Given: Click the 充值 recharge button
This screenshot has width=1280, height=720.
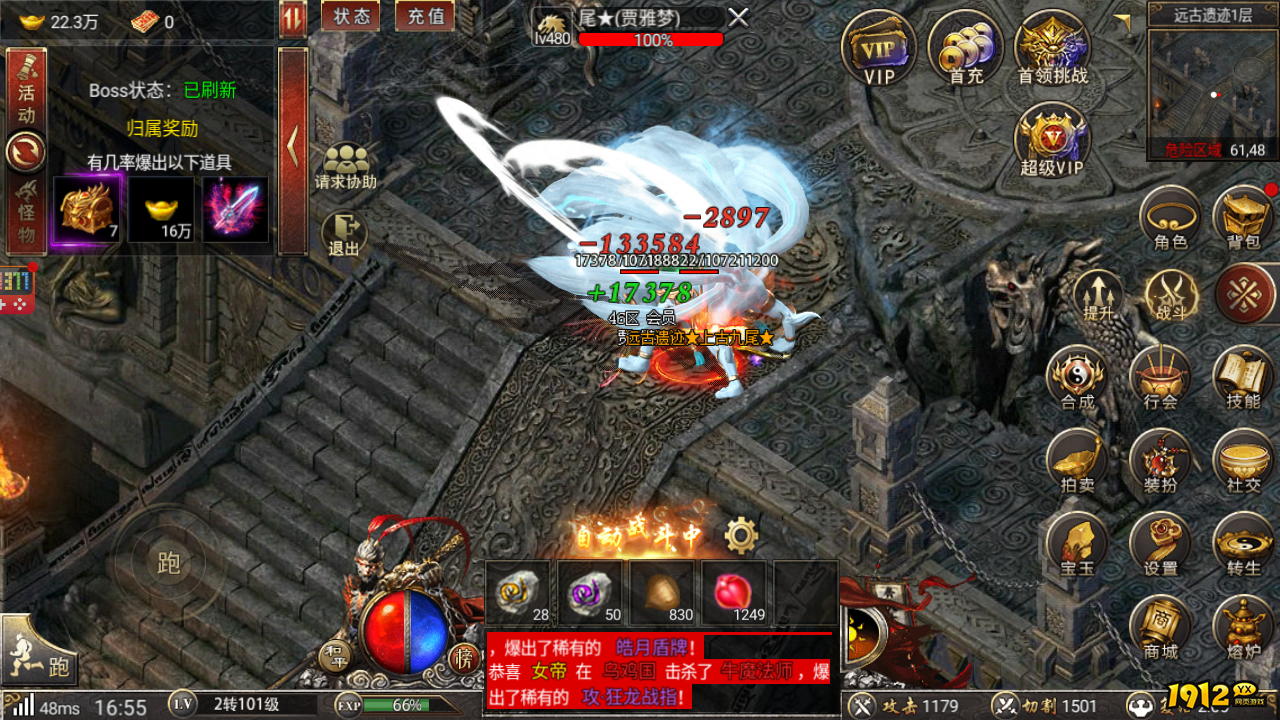Looking at the screenshot, I should [x=426, y=16].
